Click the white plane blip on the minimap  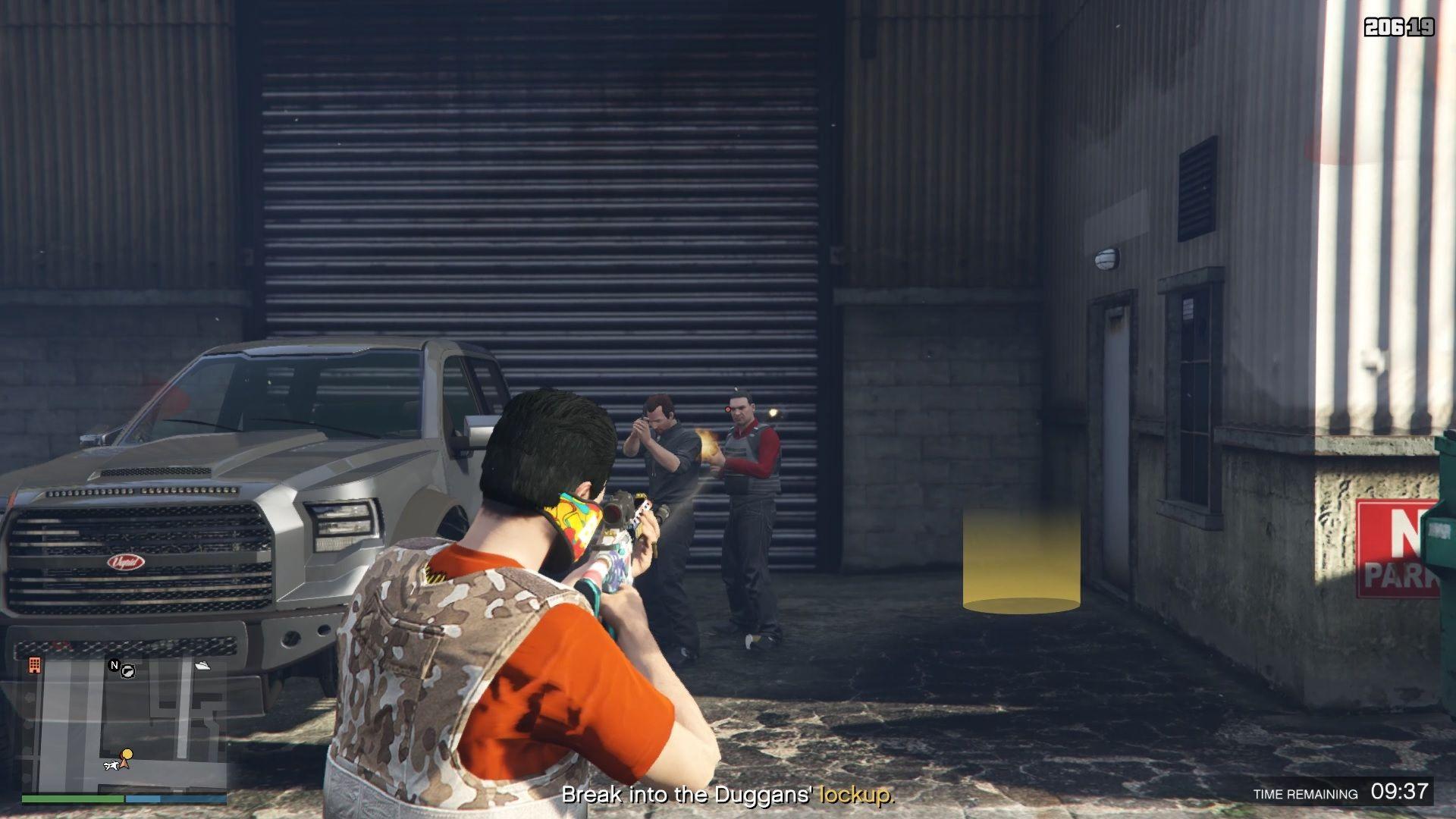click(111, 765)
